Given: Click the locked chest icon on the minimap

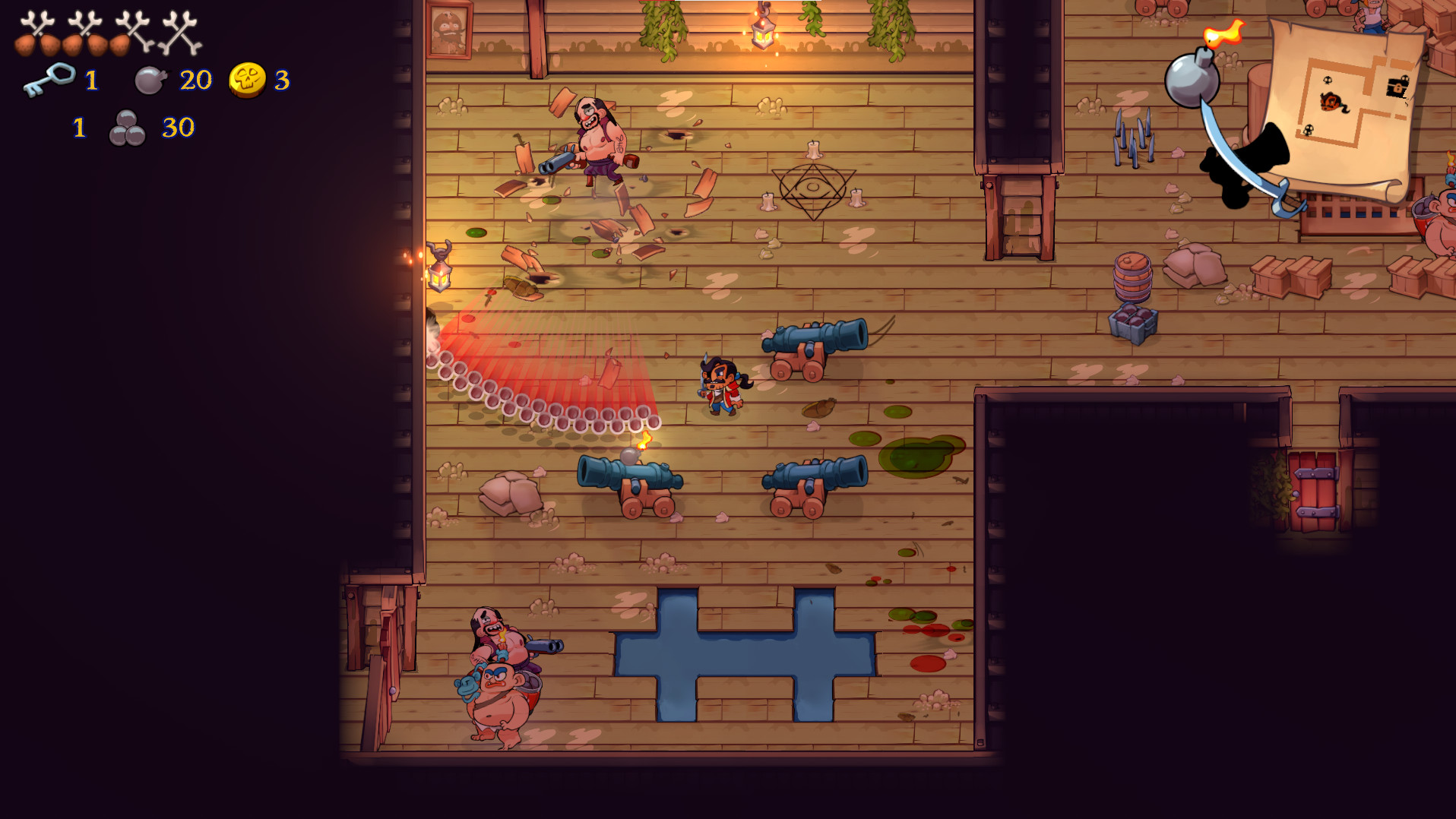Looking at the screenshot, I should coord(1397,86).
